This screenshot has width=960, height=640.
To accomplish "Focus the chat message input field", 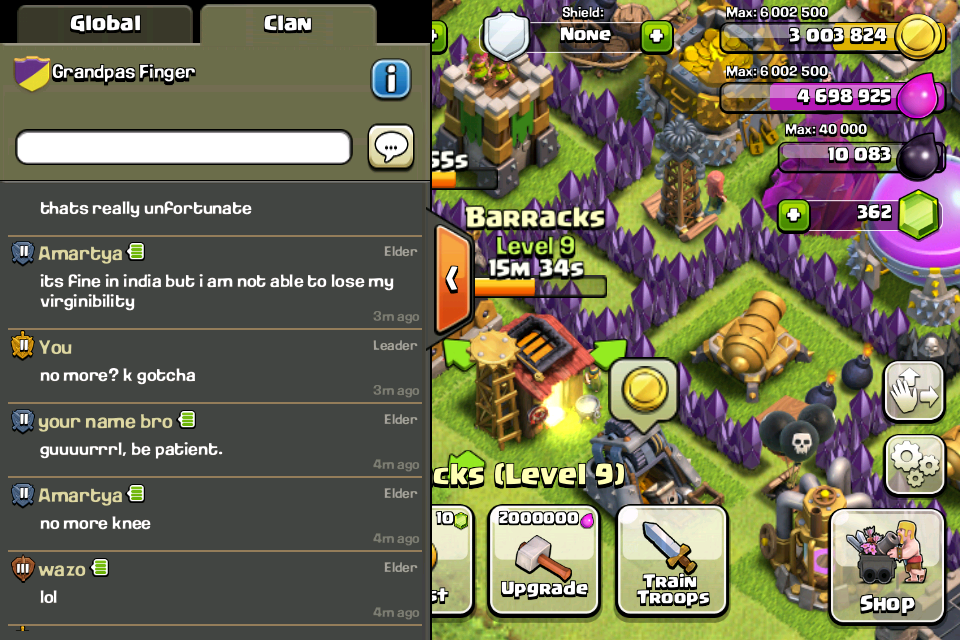I will pyautogui.click(x=184, y=148).
